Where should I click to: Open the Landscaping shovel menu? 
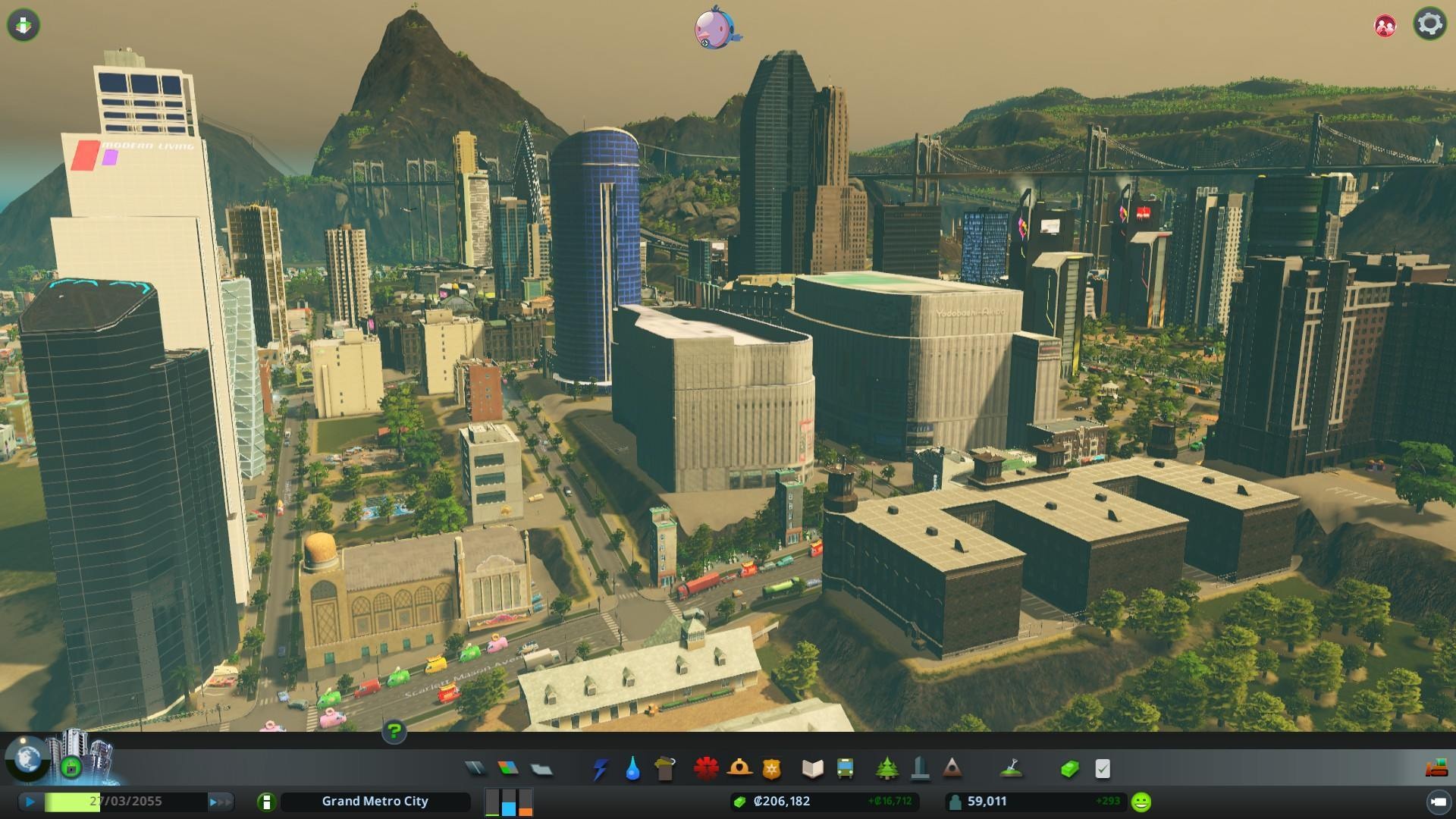[x=1010, y=769]
